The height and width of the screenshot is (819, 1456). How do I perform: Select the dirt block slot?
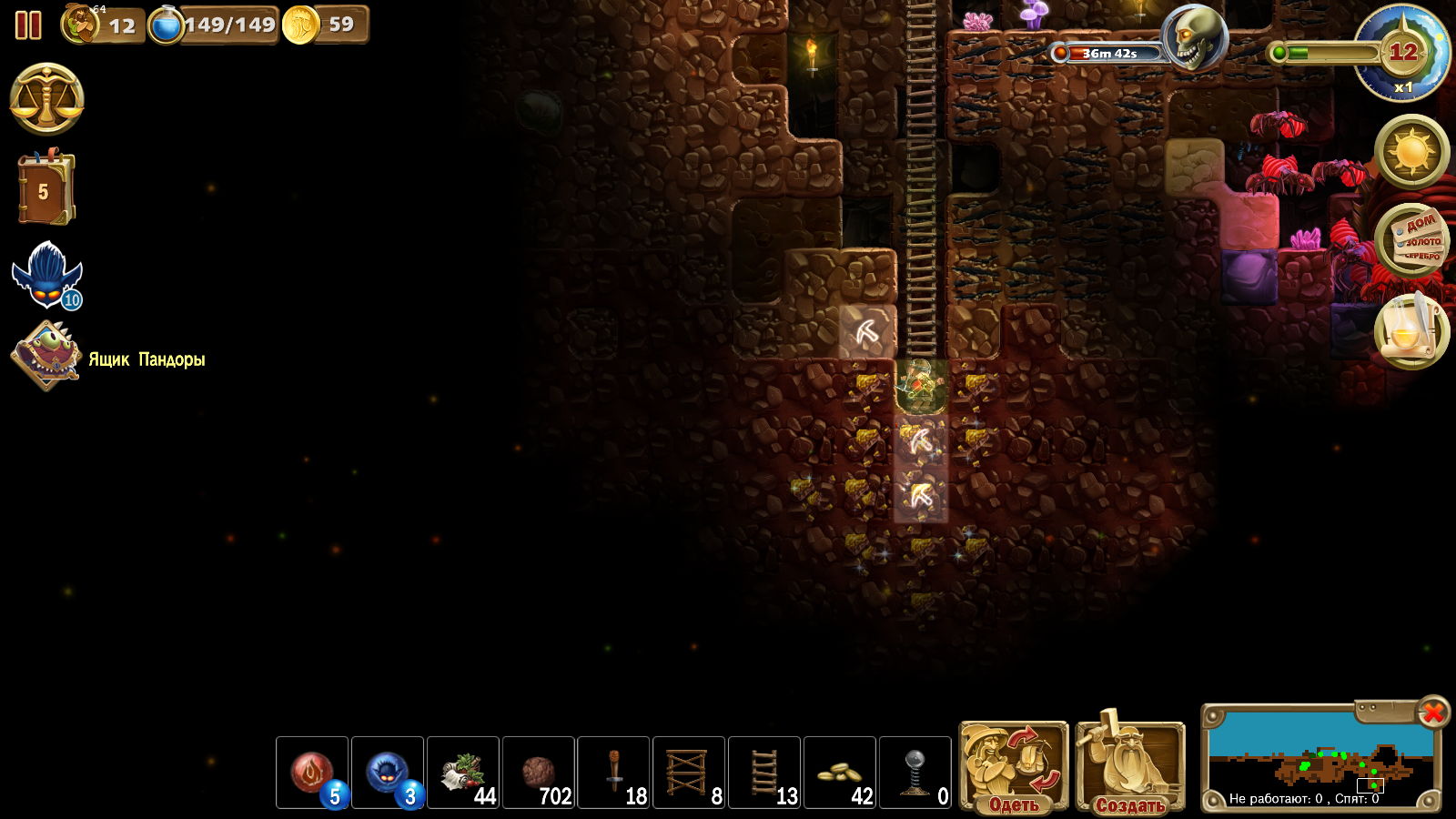pos(539,773)
